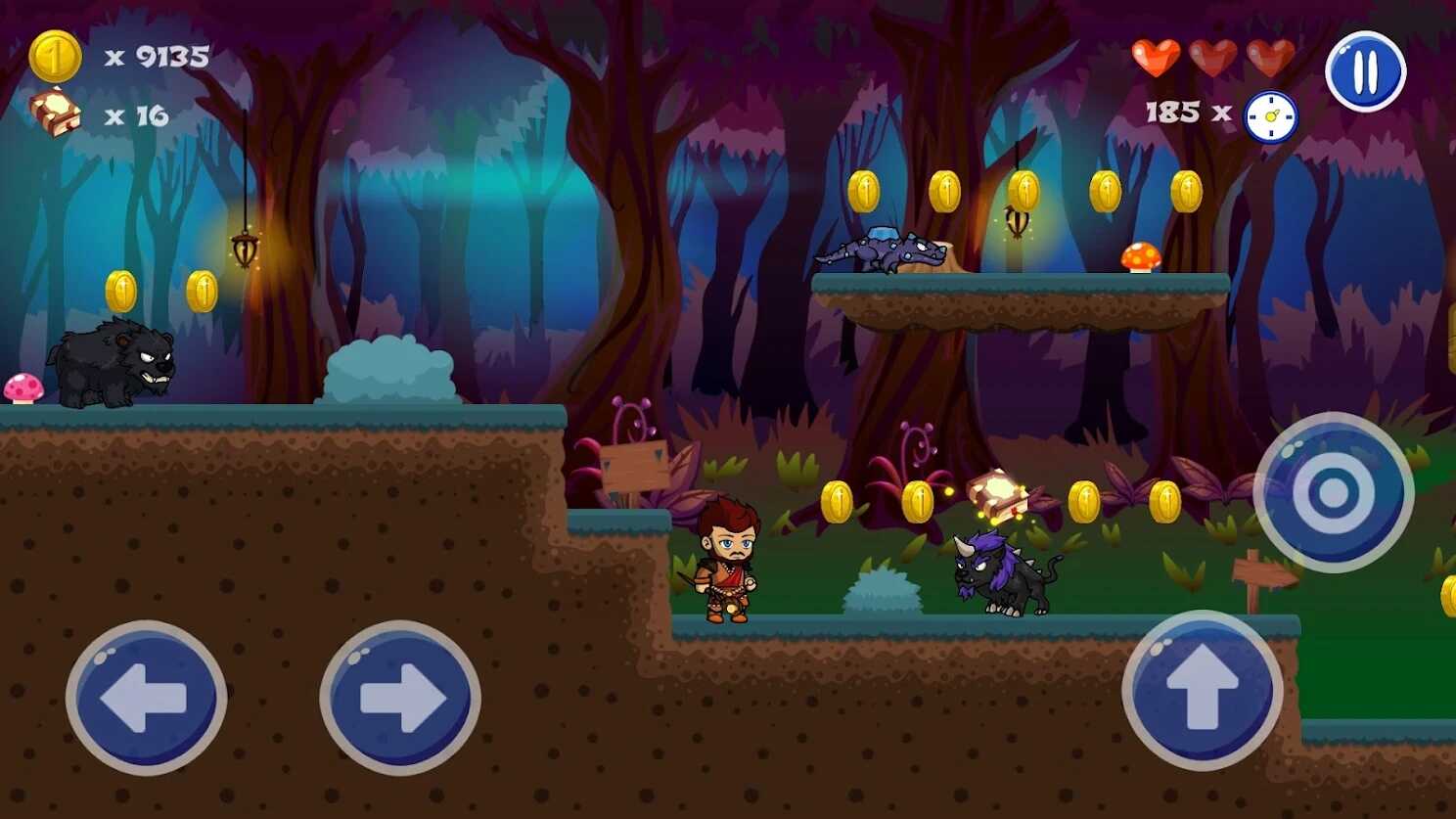This screenshot has width=1456, height=819.
Task: Tap the right arrow move button
Action: [x=400, y=698]
